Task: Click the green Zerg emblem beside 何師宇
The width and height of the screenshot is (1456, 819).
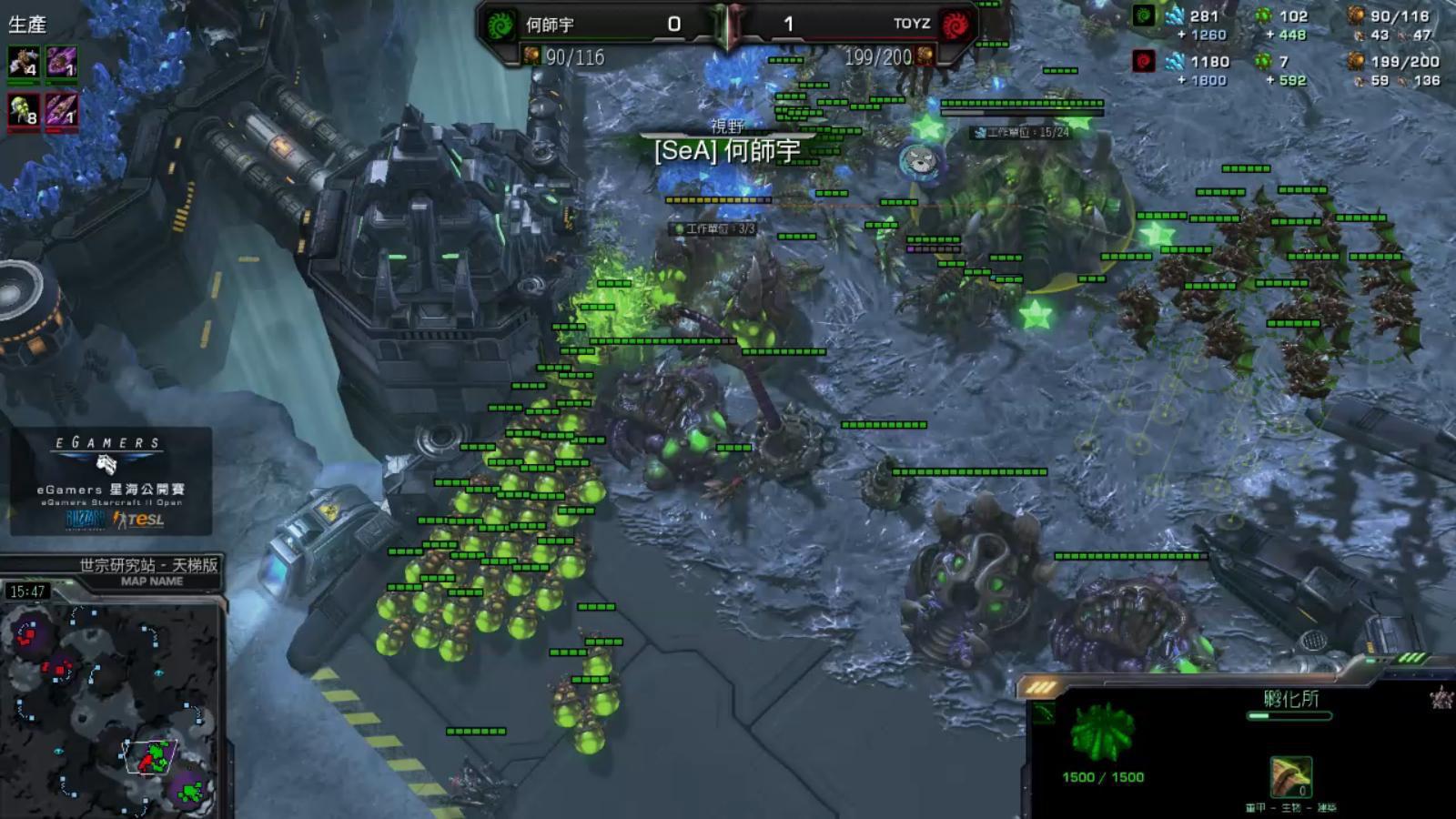Action: tap(500, 25)
